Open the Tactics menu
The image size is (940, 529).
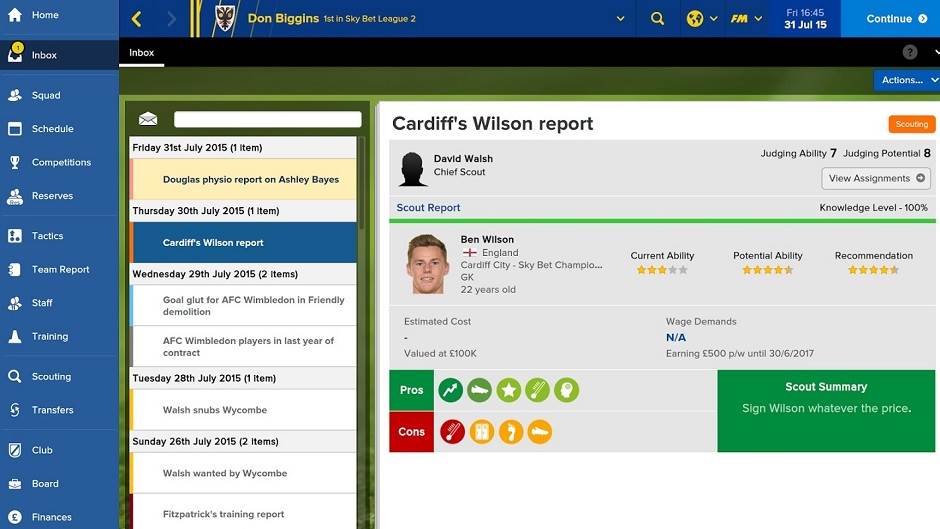(x=47, y=236)
